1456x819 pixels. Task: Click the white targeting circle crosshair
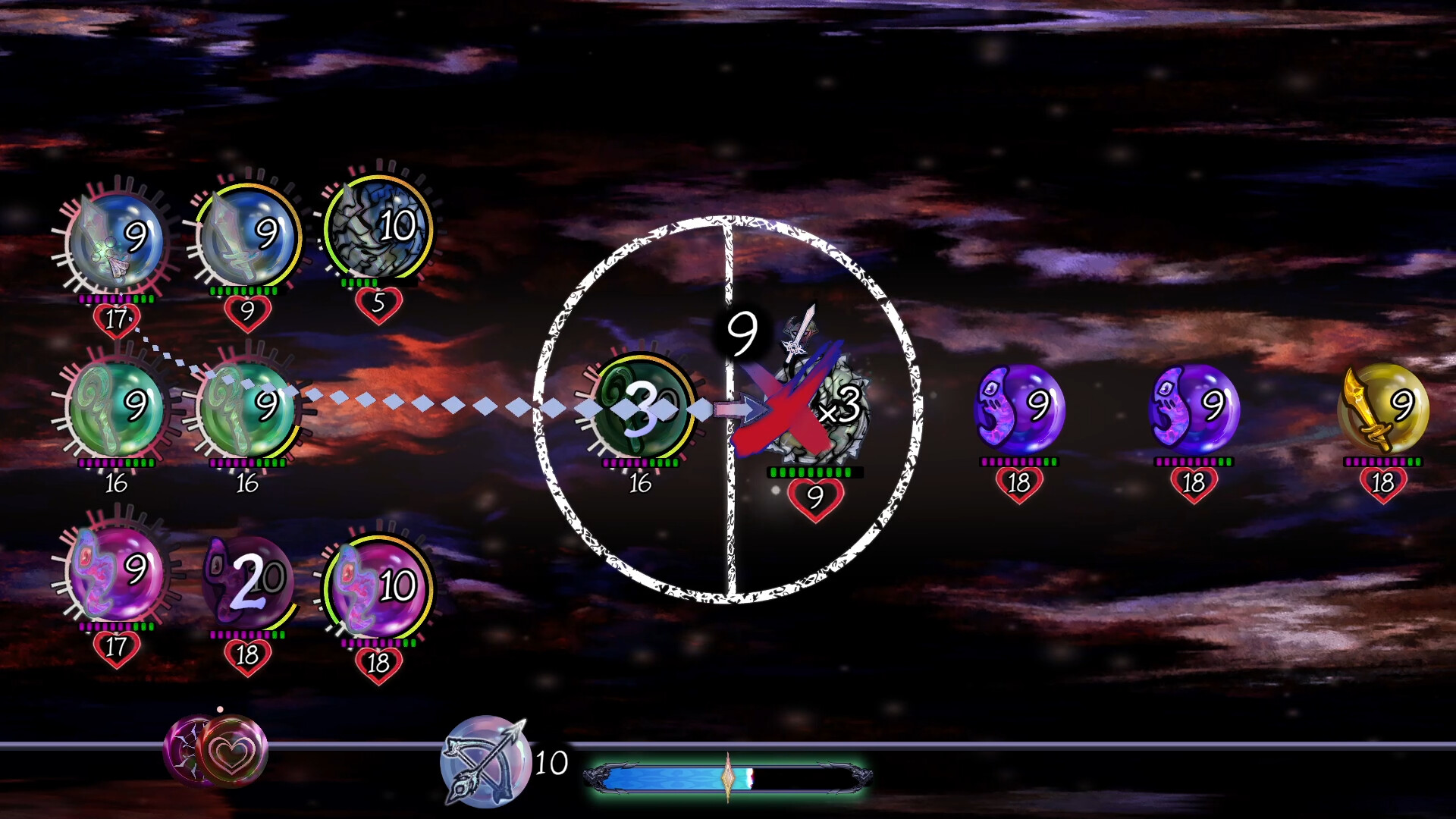click(x=728, y=409)
